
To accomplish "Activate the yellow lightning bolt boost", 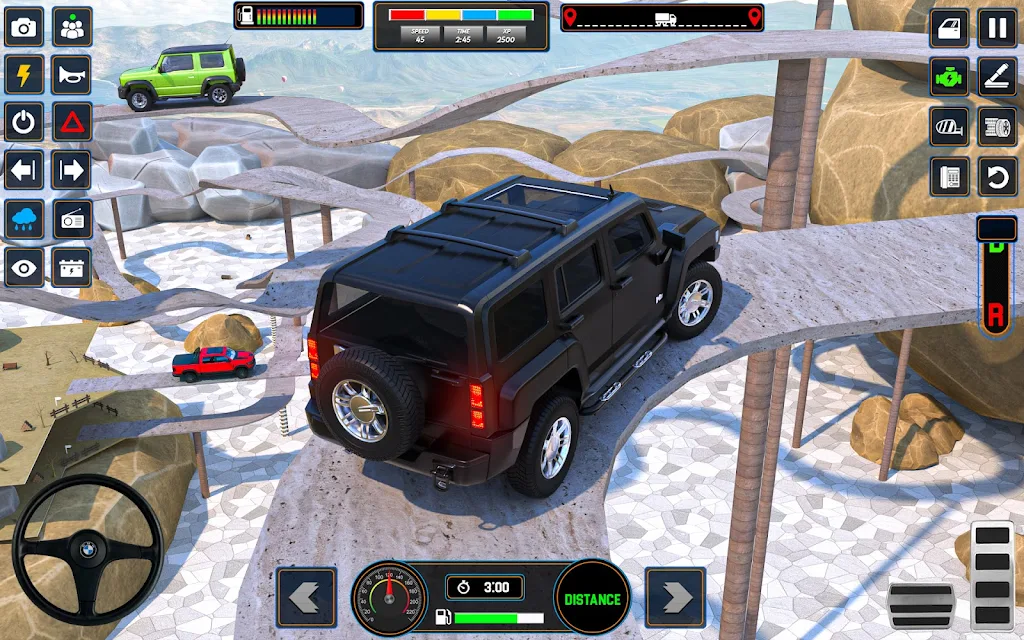I will coord(24,75).
